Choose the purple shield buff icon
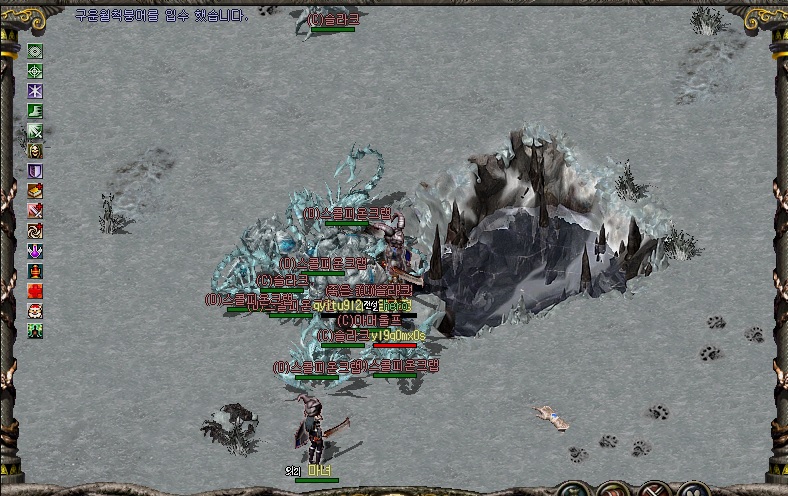 pos(35,171)
